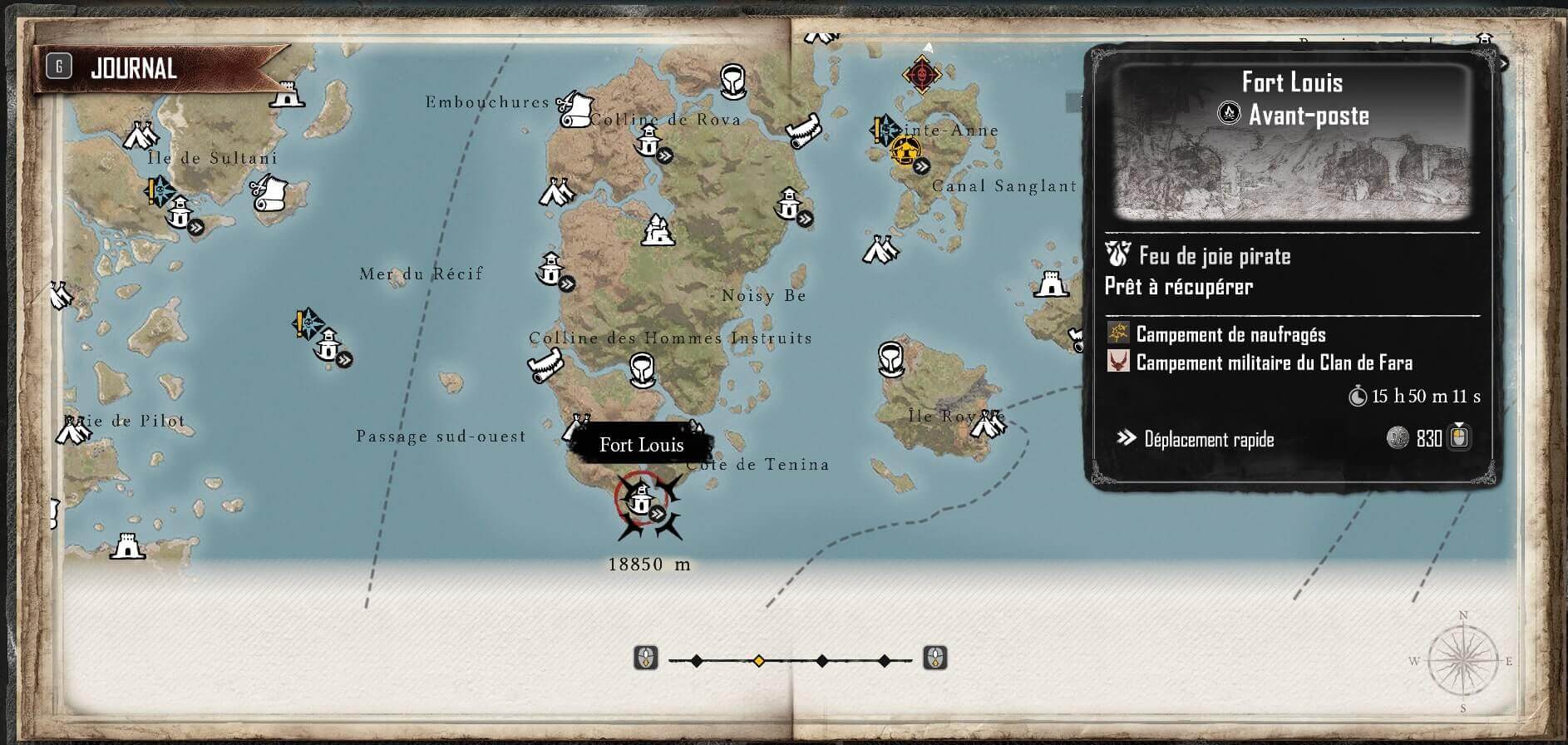This screenshot has width=1568, height=745.
Task: Select the scroll icon beside Embouchures
Action: [573, 109]
